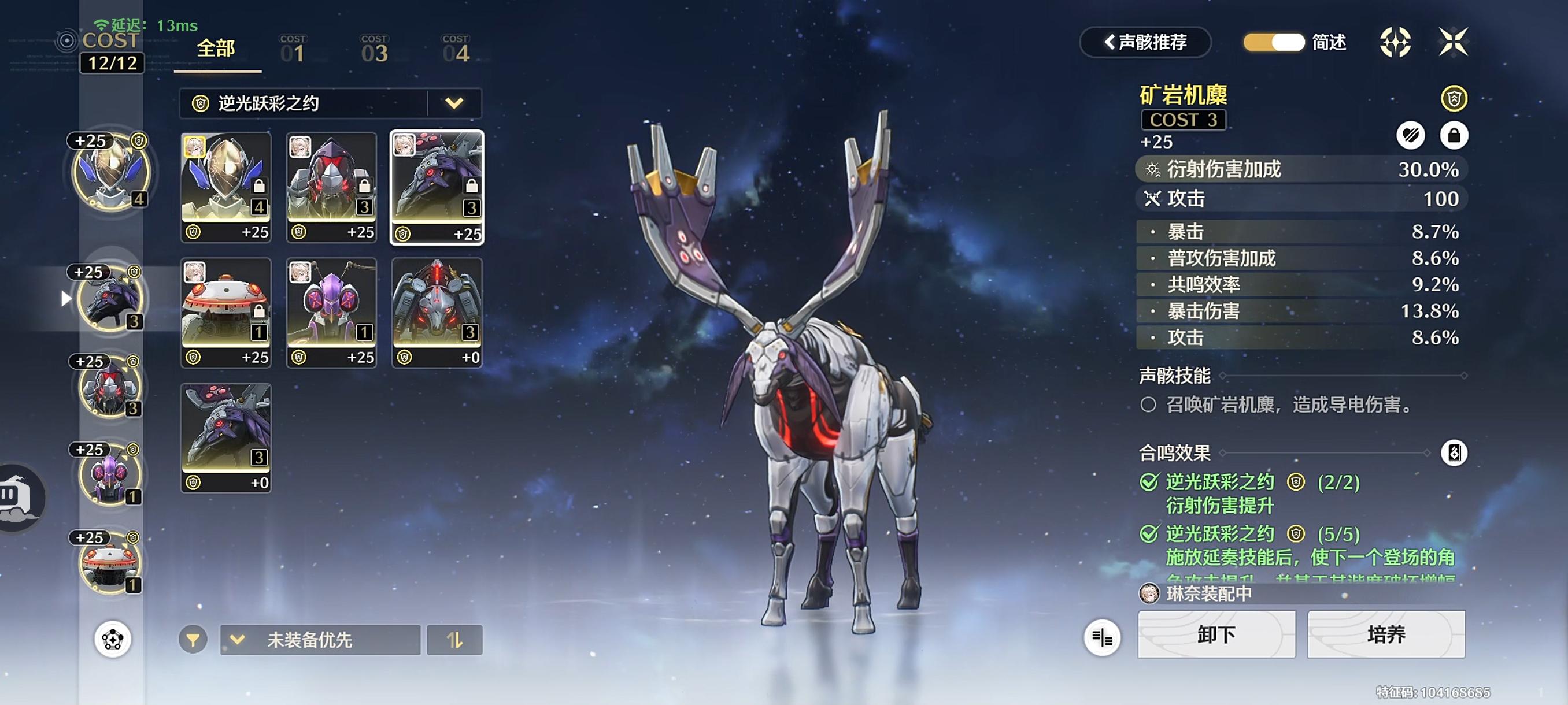The image size is (1568, 705).
Task: Pick the unleveled +0 moose echo card
Action: point(226,437)
